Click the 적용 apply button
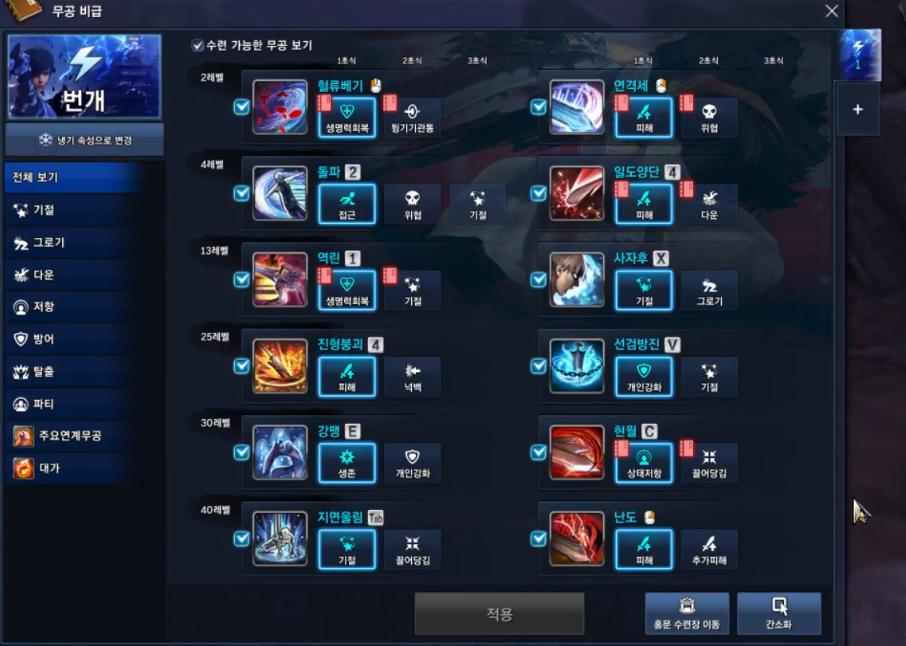This screenshot has width=906, height=646. 499,614
